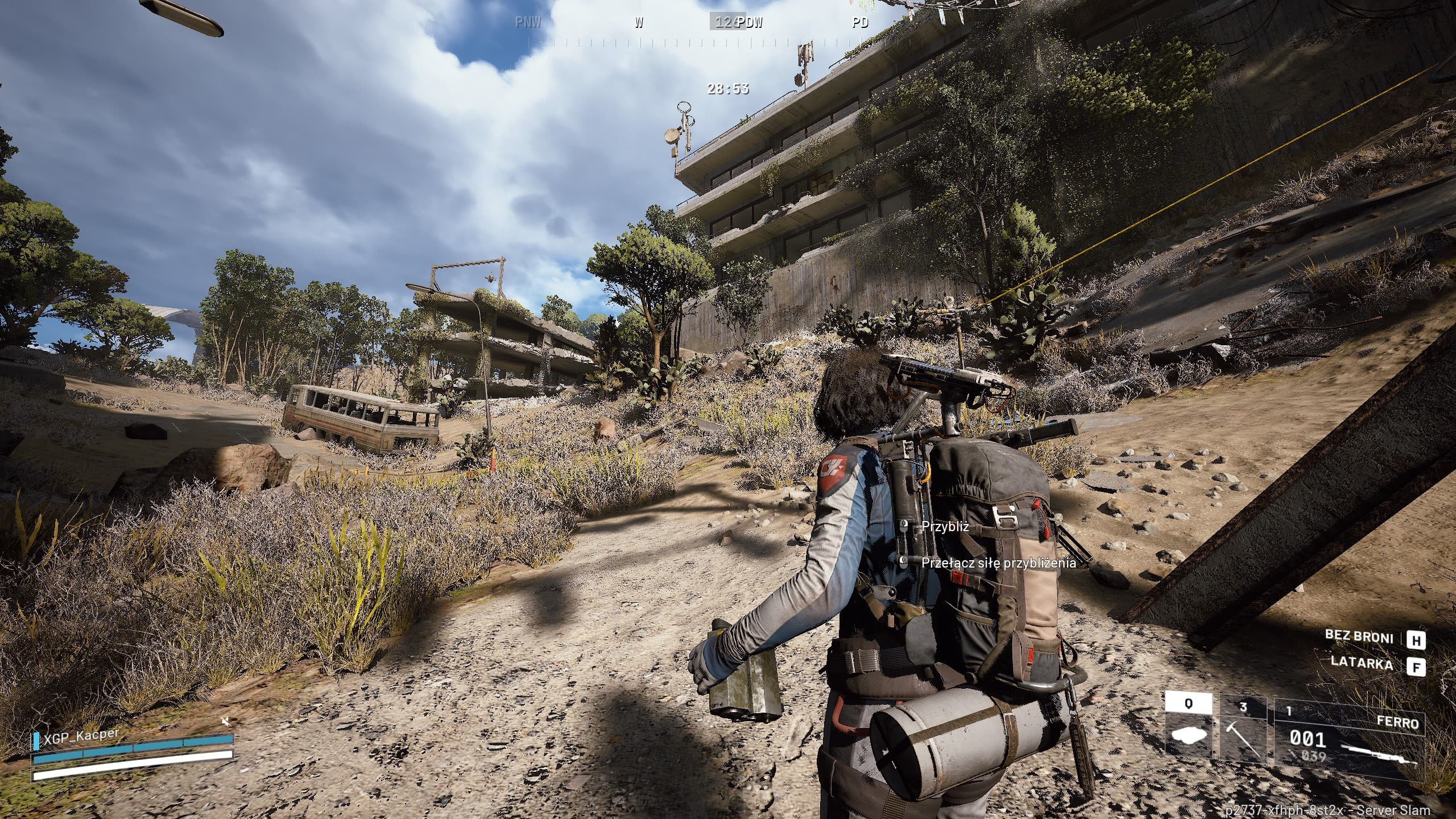Screen dimensions: 1456x819
Task: Choose the pickaxe tool slot
Action: 1243,734
